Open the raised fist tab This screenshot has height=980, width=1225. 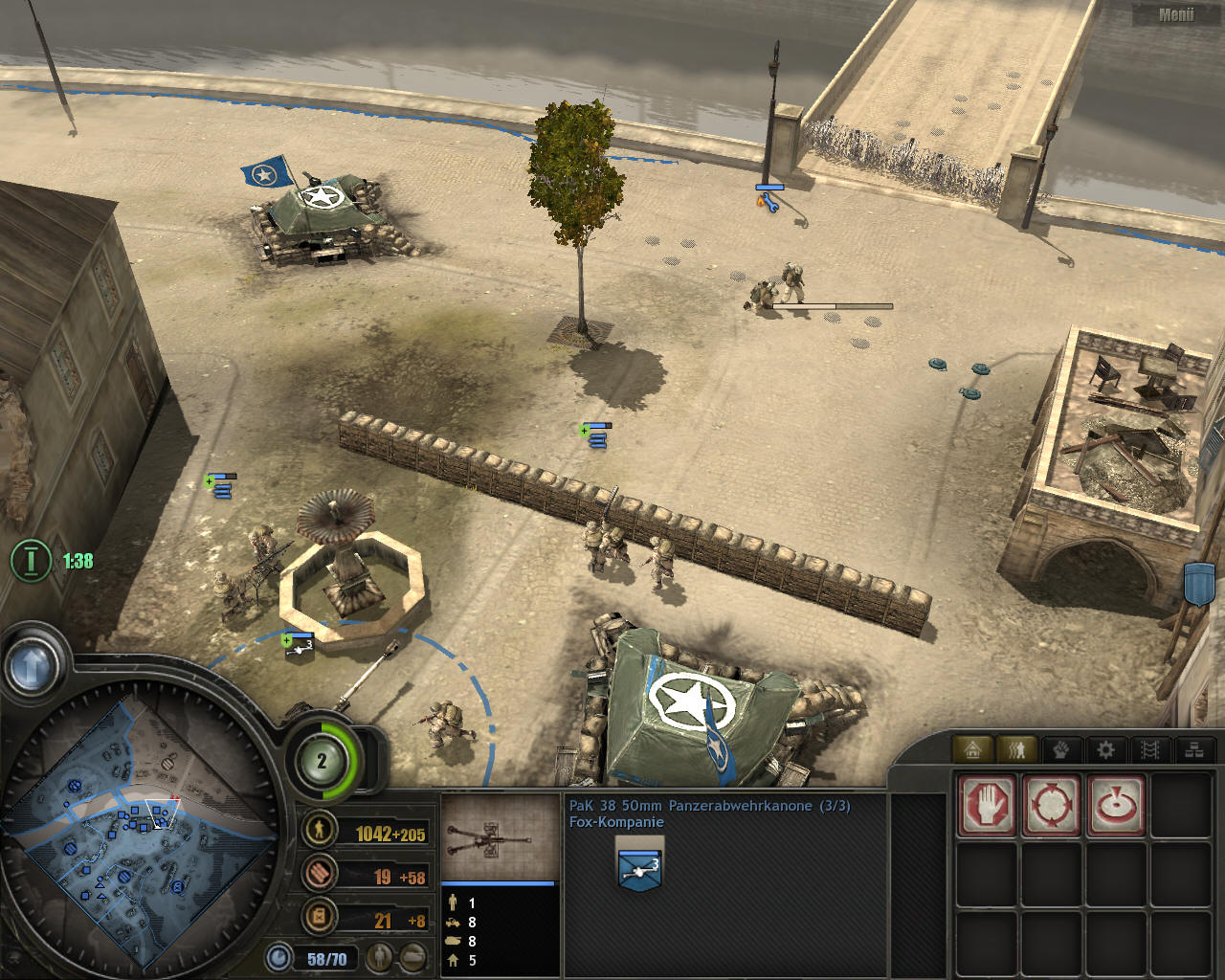pyautogui.click(x=1060, y=750)
